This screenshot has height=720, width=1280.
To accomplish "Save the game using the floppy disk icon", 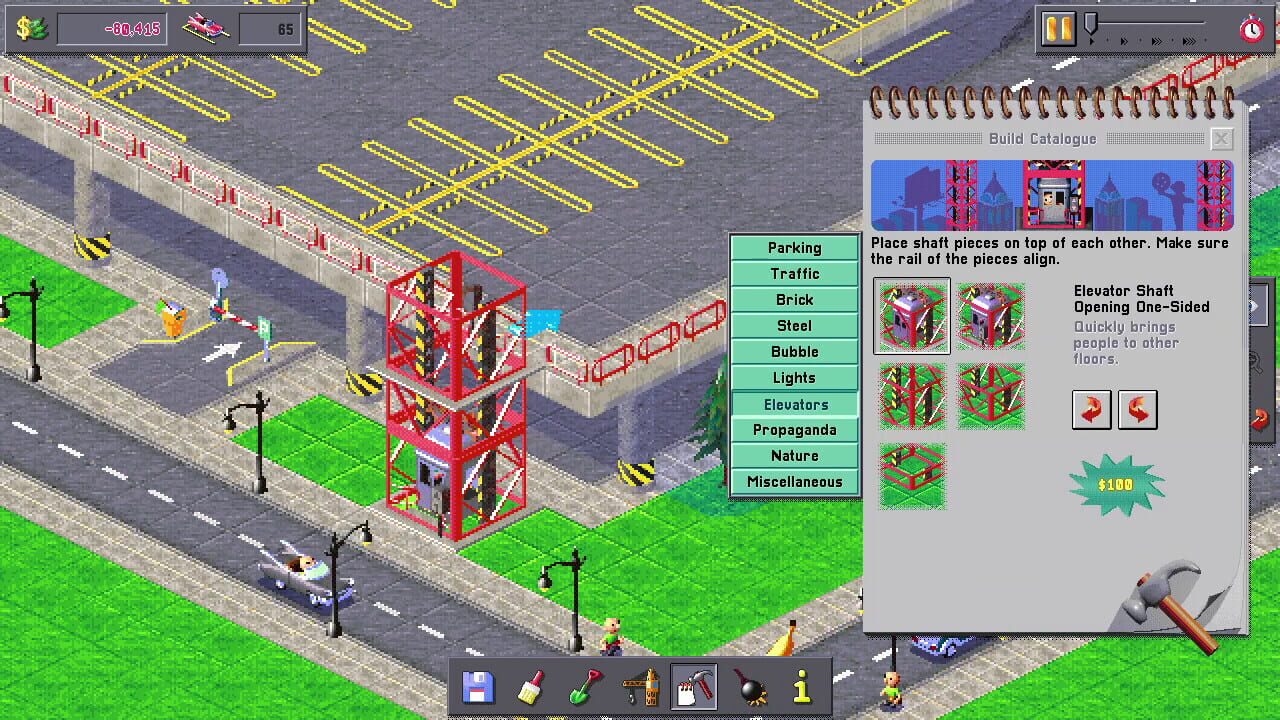I will [477, 687].
